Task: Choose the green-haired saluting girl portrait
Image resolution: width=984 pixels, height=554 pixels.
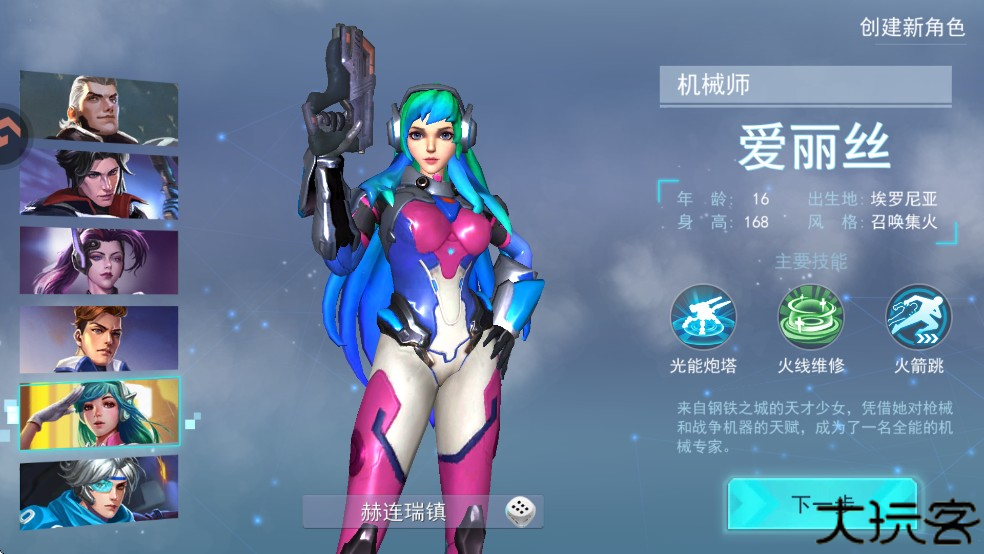Action: click(99, 413)
